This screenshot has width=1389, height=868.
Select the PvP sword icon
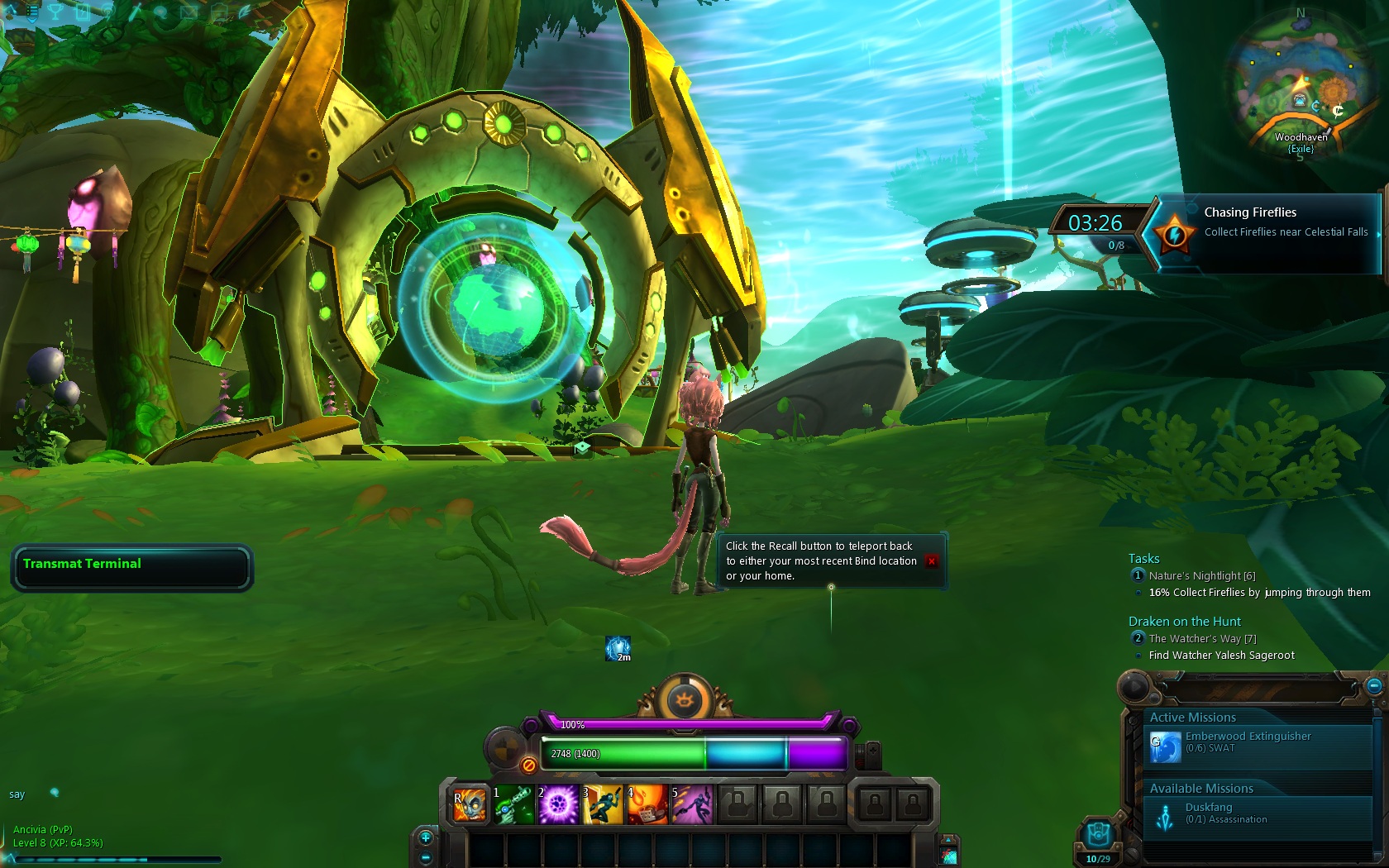pos(134,12)
